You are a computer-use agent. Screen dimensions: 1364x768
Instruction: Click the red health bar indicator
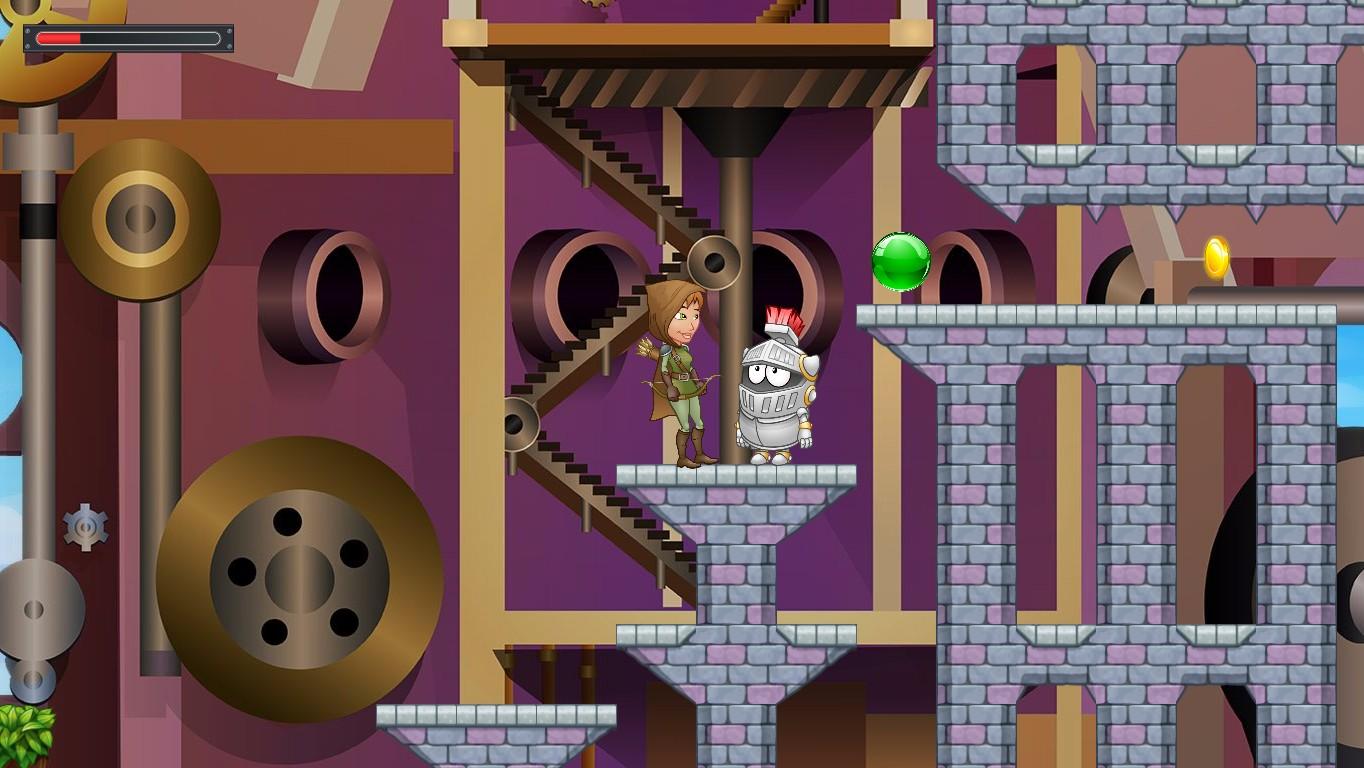pos(60,40)
